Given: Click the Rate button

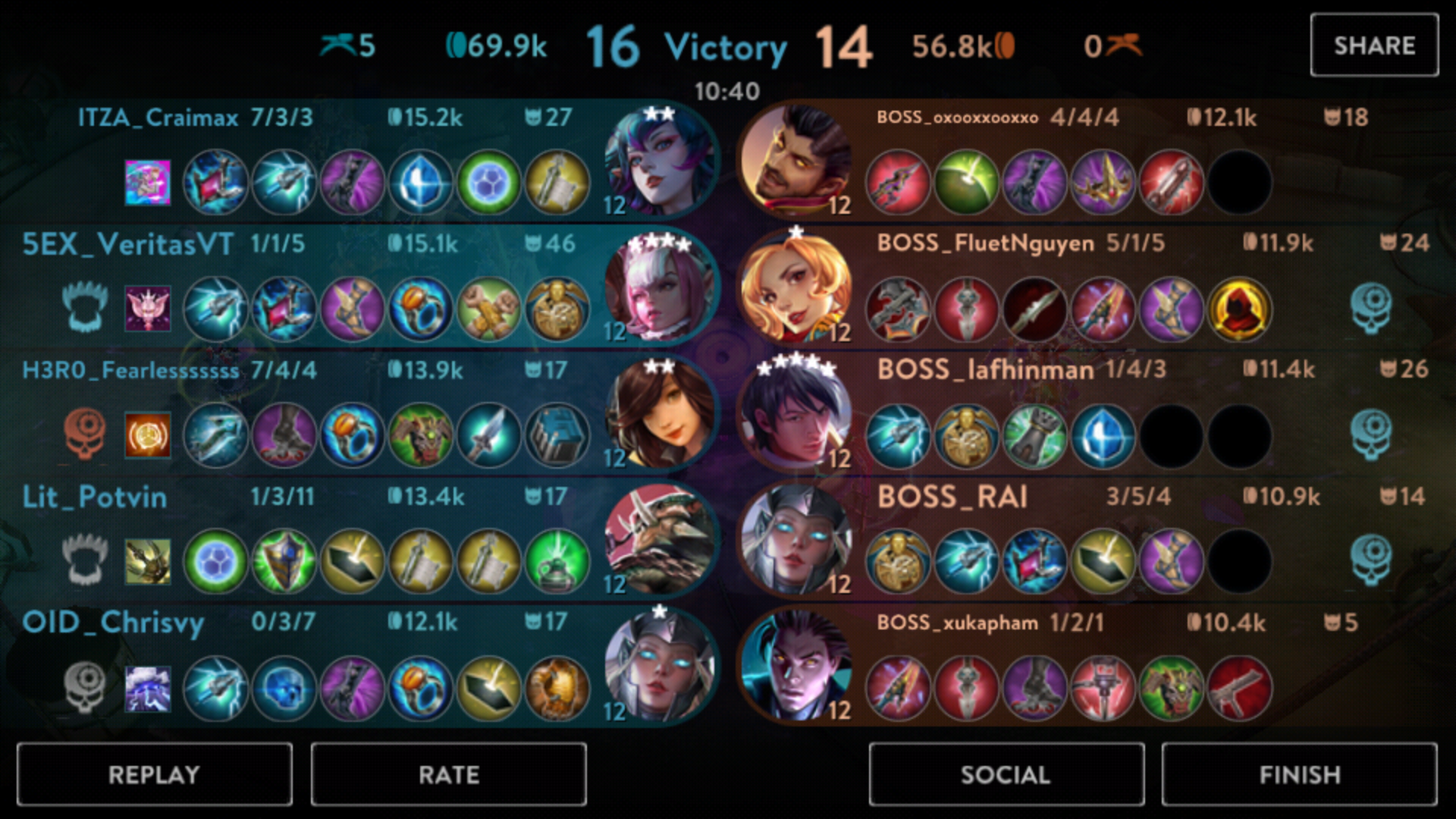Looking at the screenshot, I should click(x=448, y=774).
